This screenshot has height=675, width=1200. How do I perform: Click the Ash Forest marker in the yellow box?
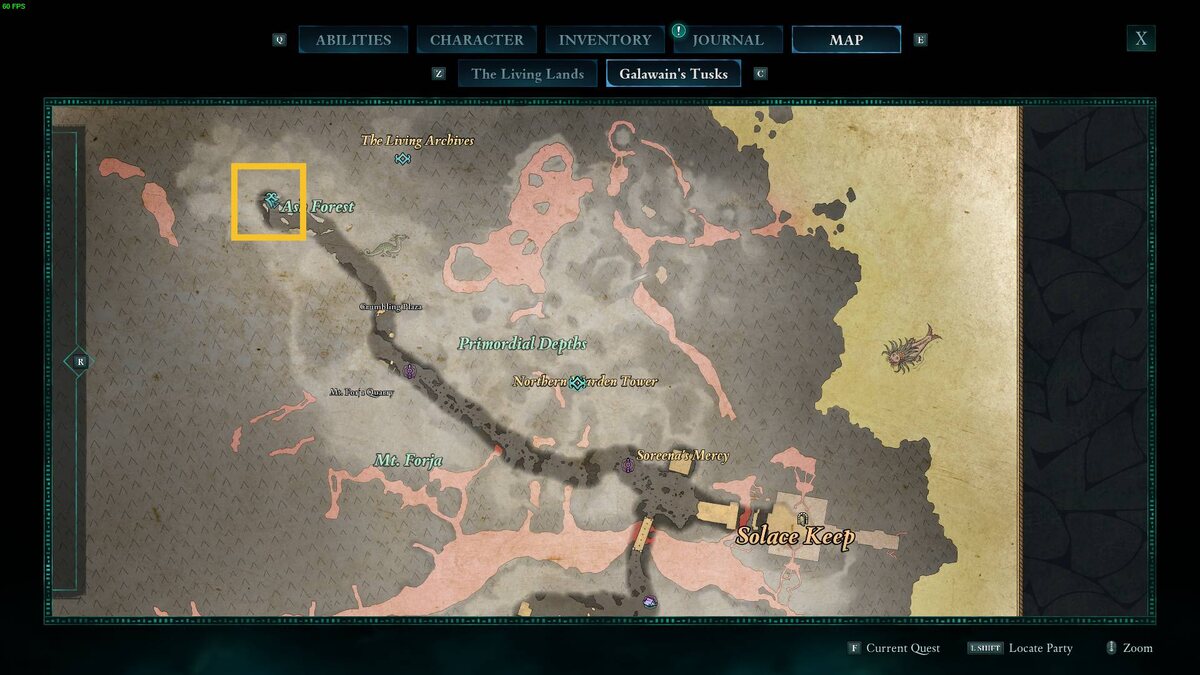click(x=271, y=201)
